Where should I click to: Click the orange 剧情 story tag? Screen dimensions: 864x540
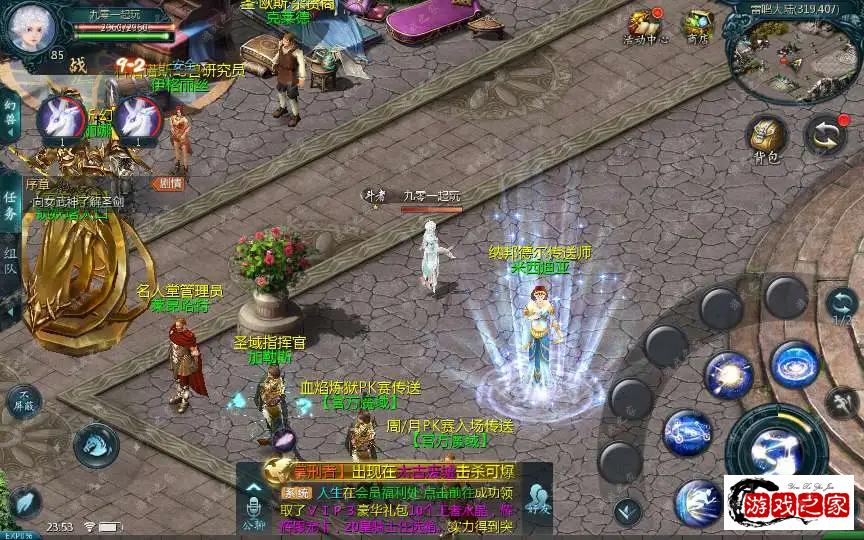[x=168, y=183]
